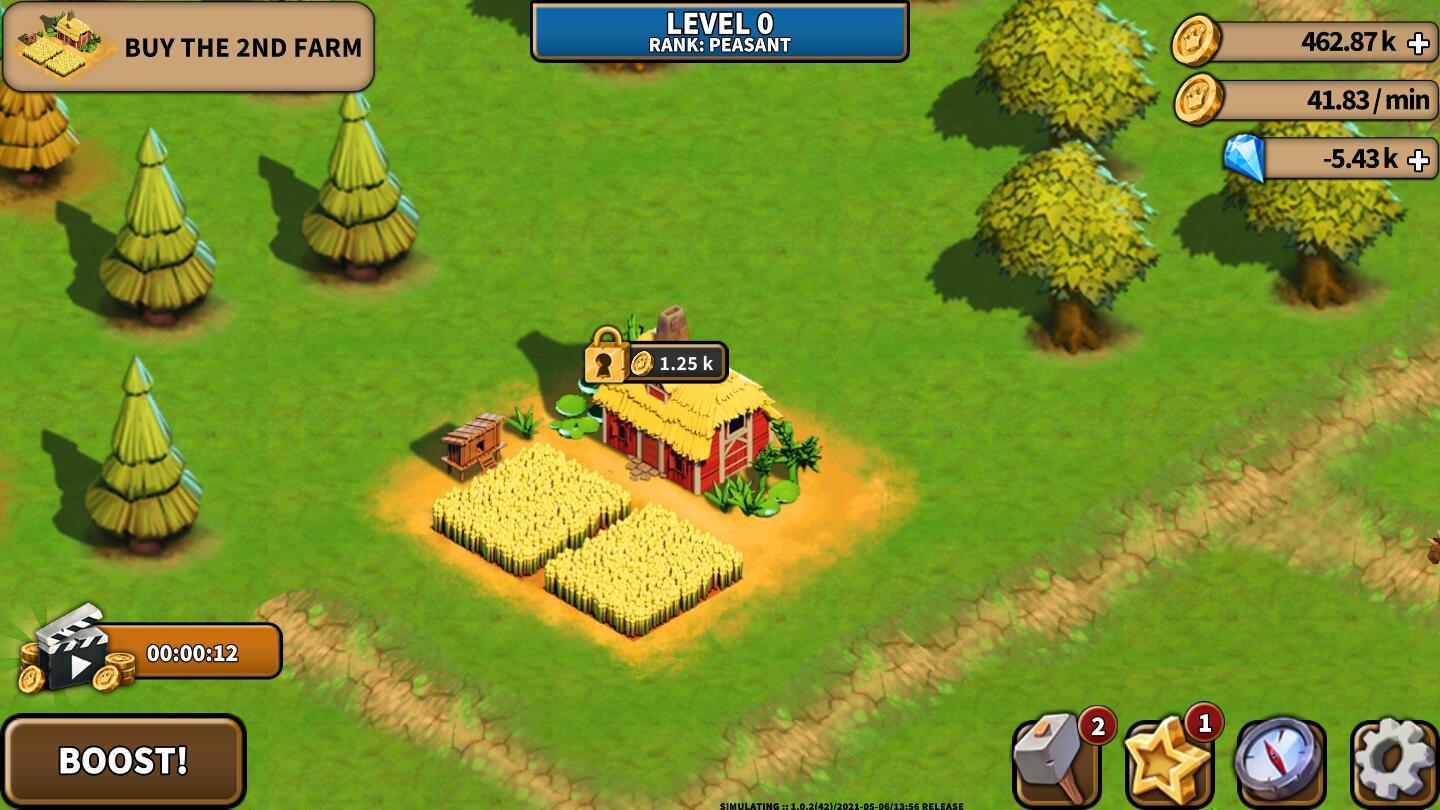Image resolution: width=1440 pixels, height=810 pixels.
Task: Open the gear settings menu
Action: [x=1394, y=762]
